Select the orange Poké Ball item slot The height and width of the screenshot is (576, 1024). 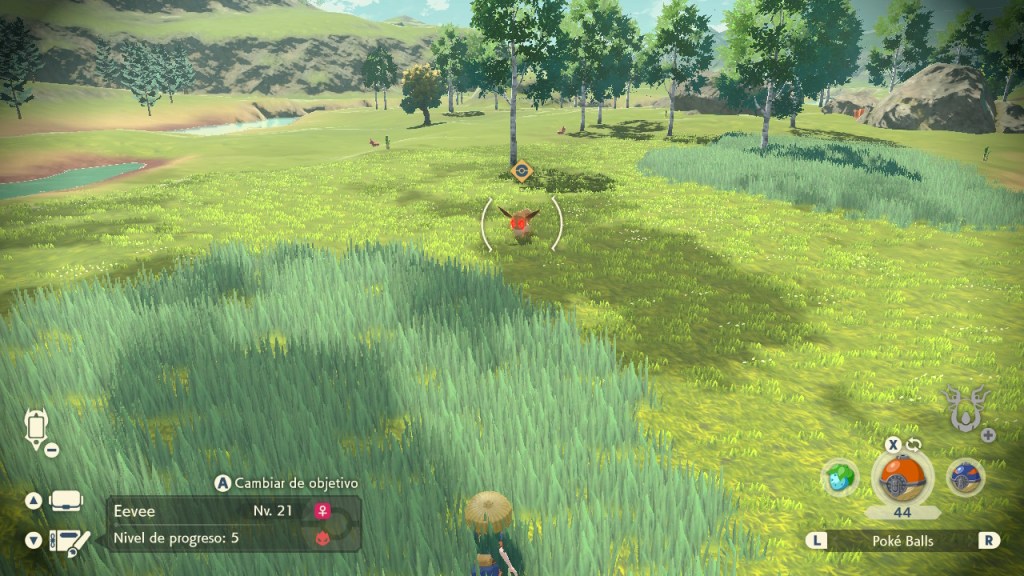click(x=901, y=477)
